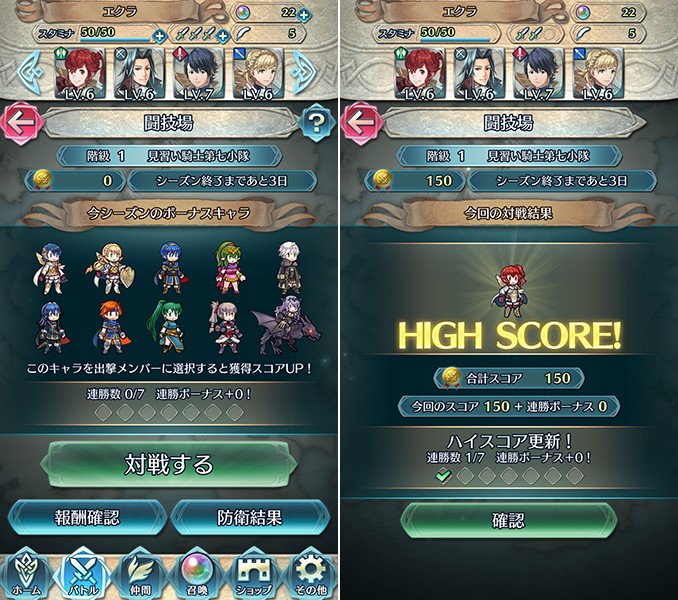678x600 pixels.
Task: Start an arena match with 対戦する
Action: pyautogui.click(x=168, y=464)
